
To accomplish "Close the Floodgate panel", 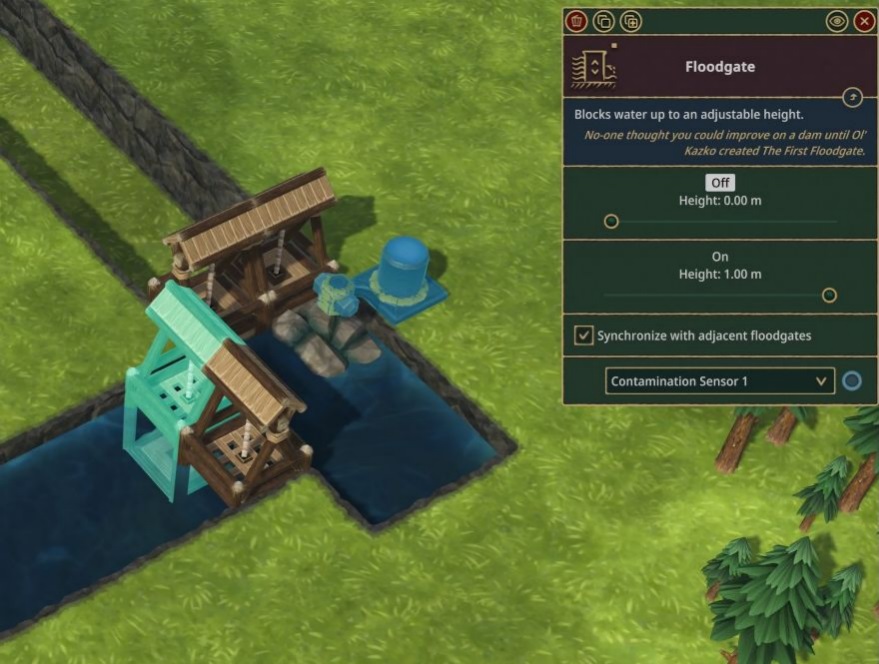I will pos(864,21).
